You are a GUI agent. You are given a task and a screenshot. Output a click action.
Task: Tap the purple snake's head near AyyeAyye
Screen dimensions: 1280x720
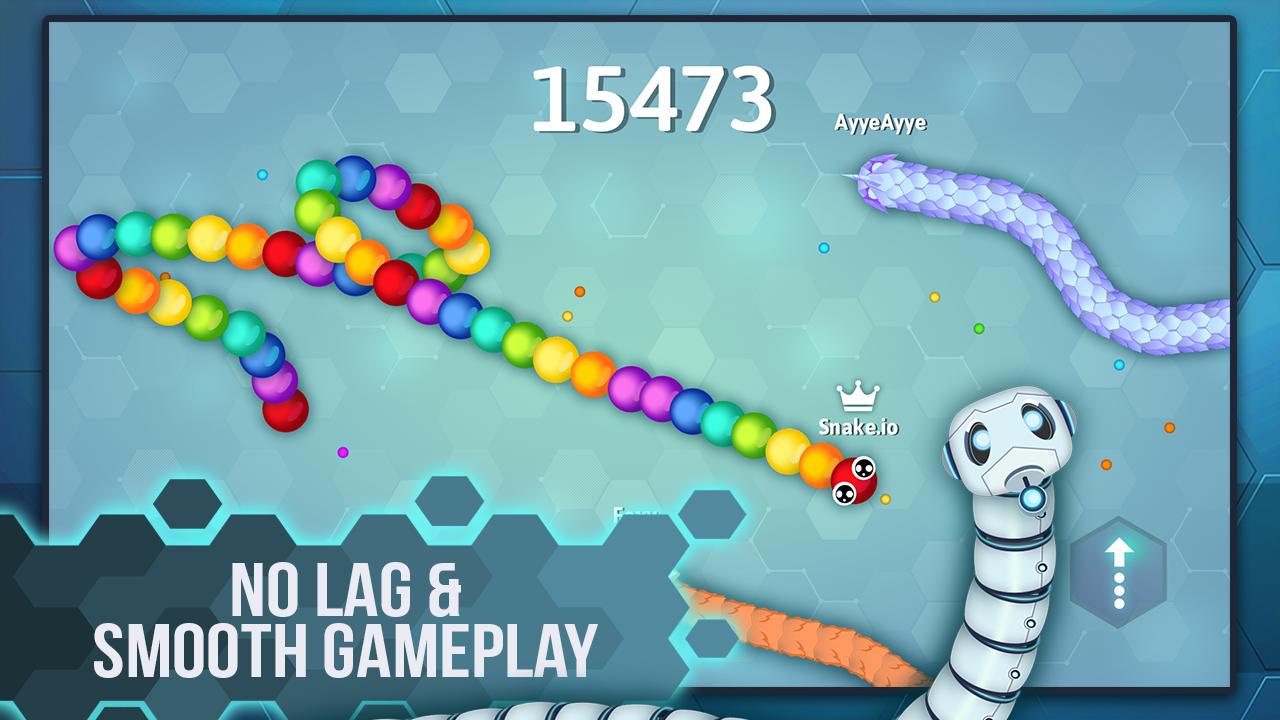click(878, 180)
